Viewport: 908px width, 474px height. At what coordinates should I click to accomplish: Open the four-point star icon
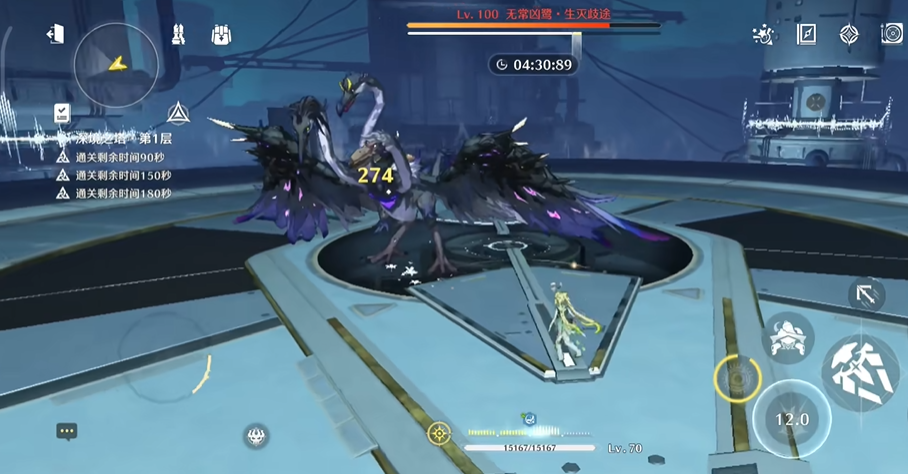849,35
